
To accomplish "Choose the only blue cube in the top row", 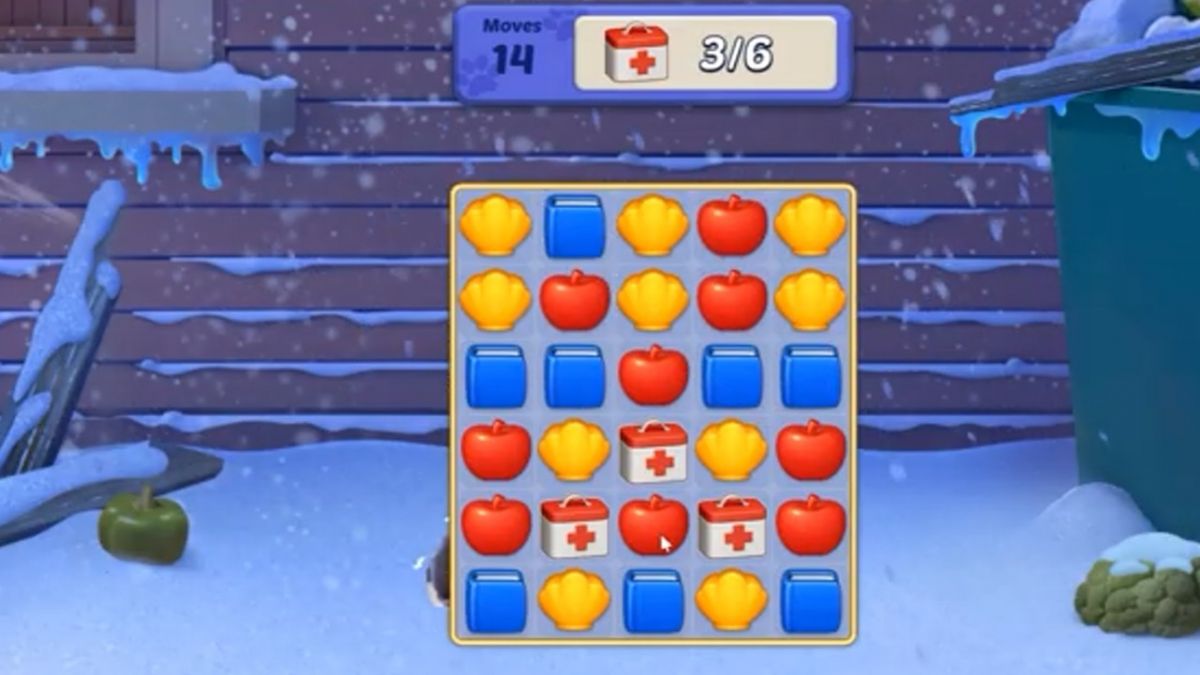I will 574,226.
